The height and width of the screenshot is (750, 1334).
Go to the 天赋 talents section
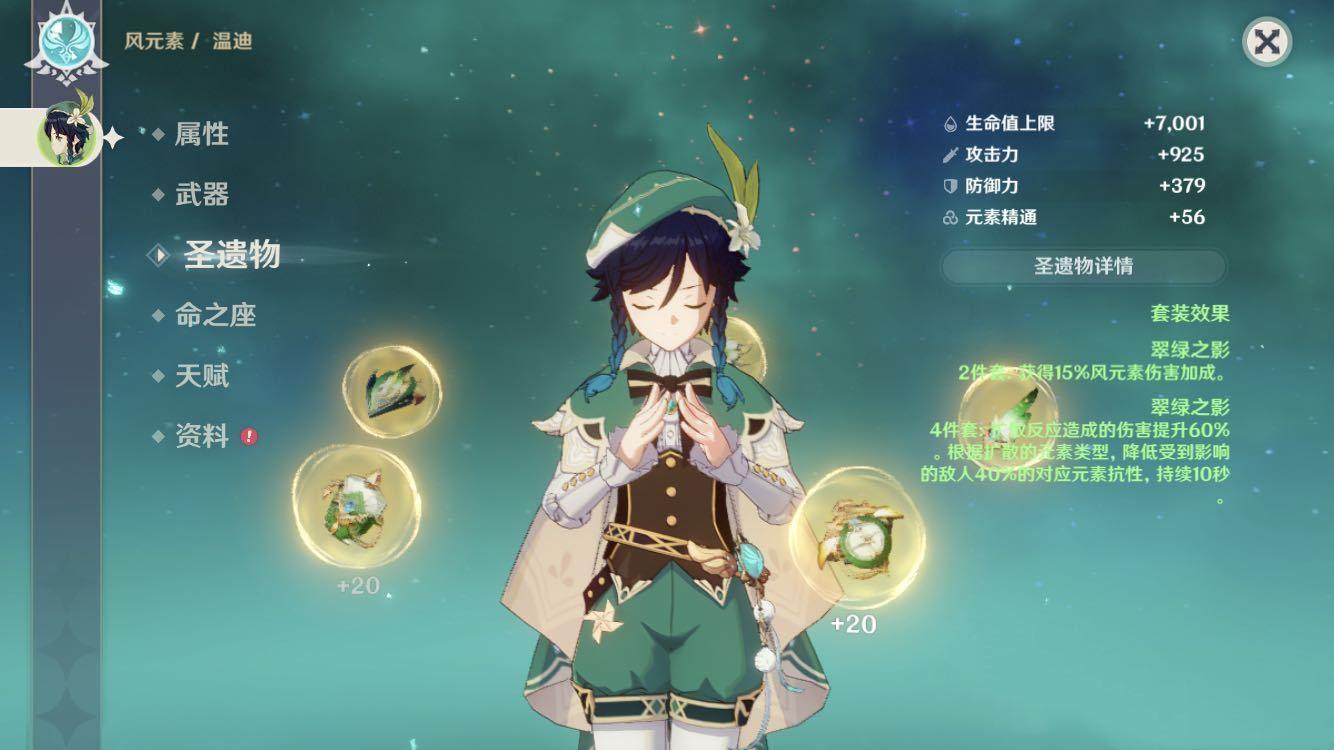[201, 376]
